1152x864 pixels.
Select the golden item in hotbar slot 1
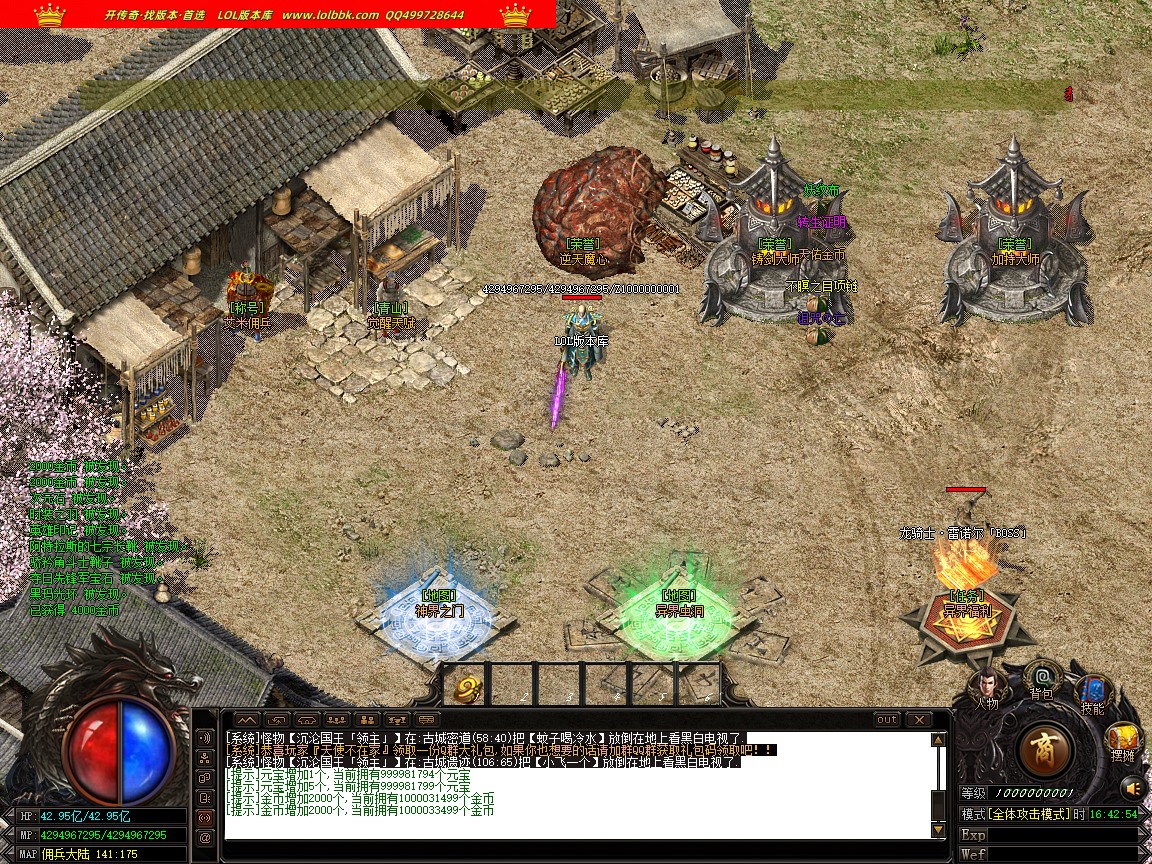467,686
